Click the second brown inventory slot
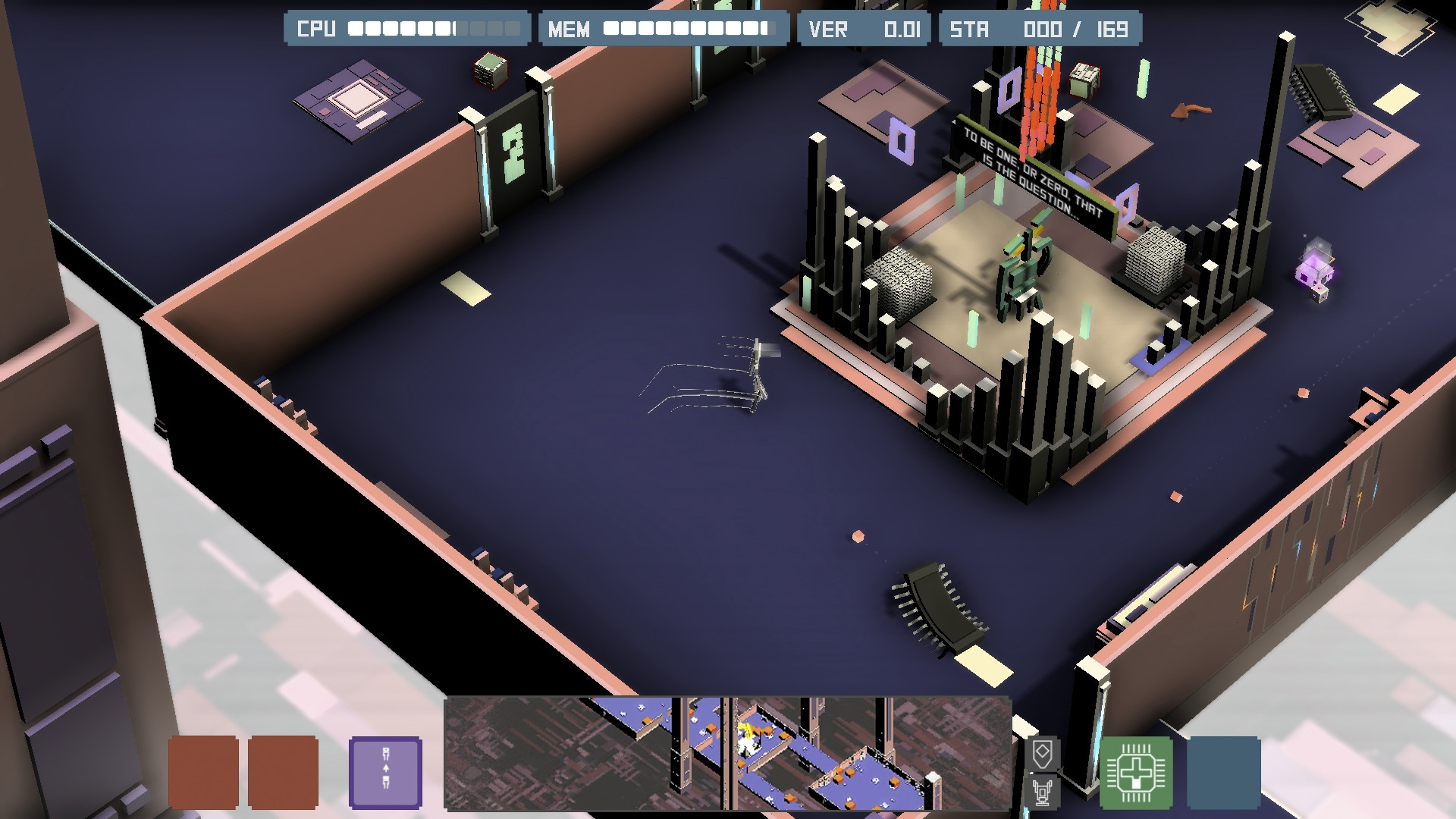1456x819 pixels. click(283, 771)
